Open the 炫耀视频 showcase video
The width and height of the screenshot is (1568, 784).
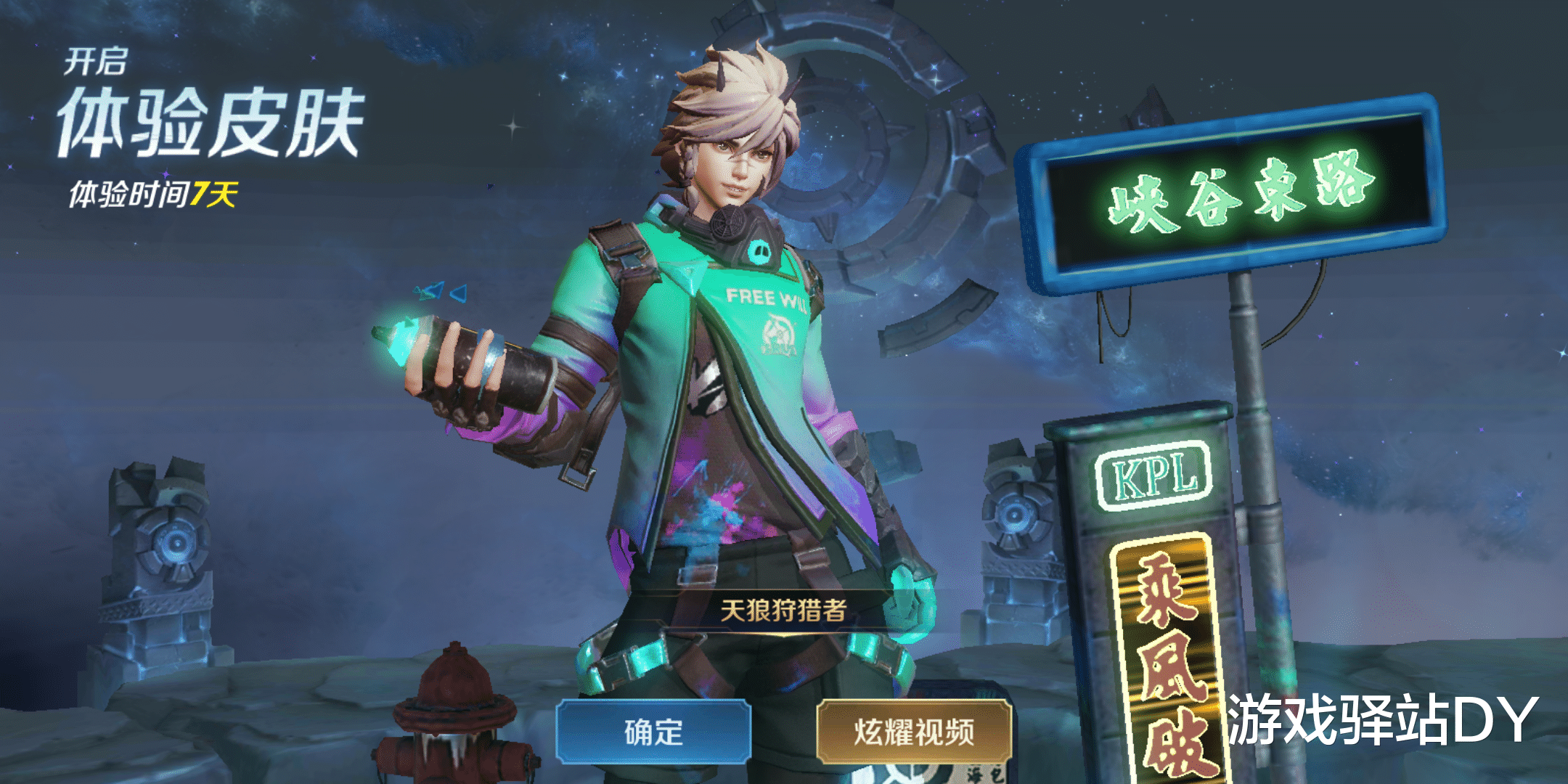click(x=914, y=732)
